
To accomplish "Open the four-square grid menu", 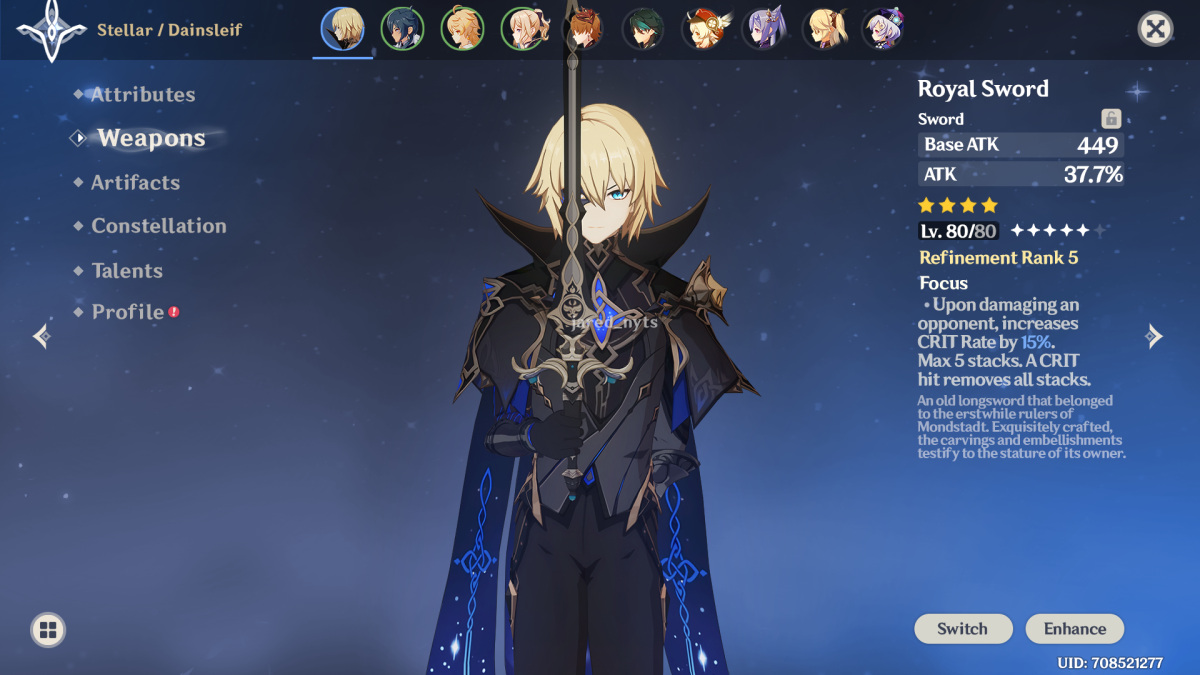I will pyautogui.click(x=48, y=630).
